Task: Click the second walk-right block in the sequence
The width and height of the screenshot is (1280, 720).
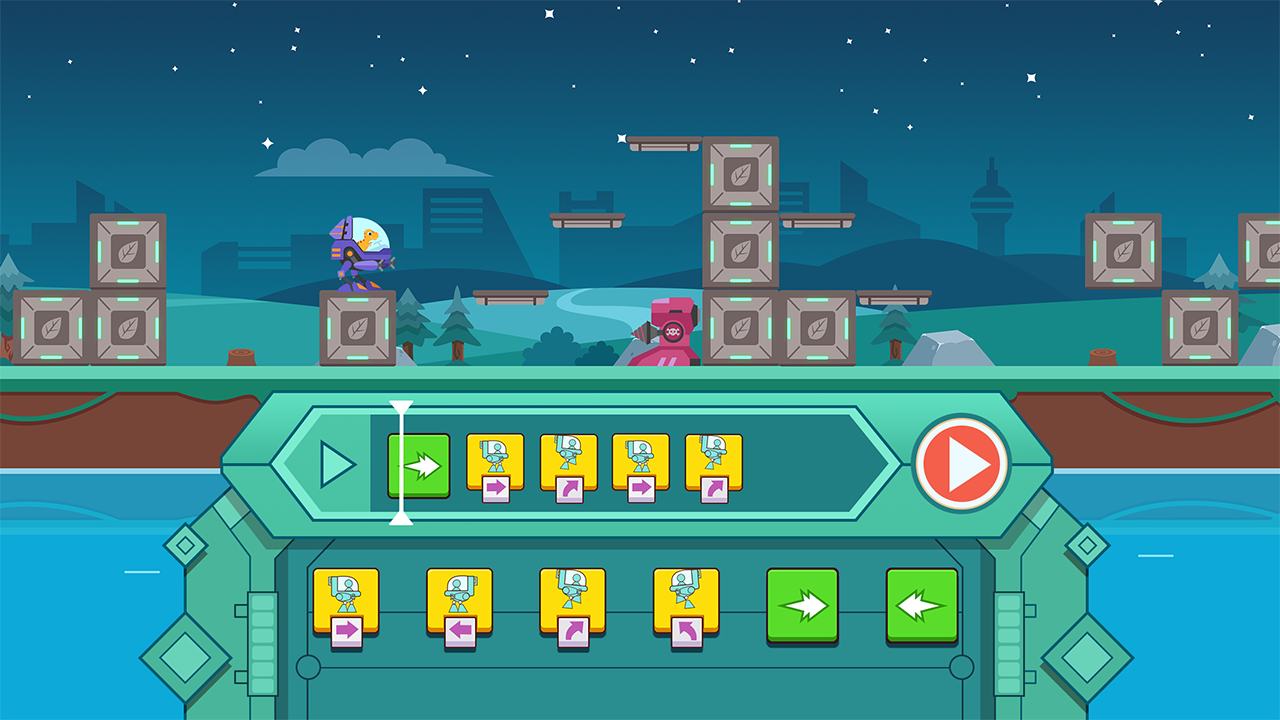Action: tap(640, 463)
